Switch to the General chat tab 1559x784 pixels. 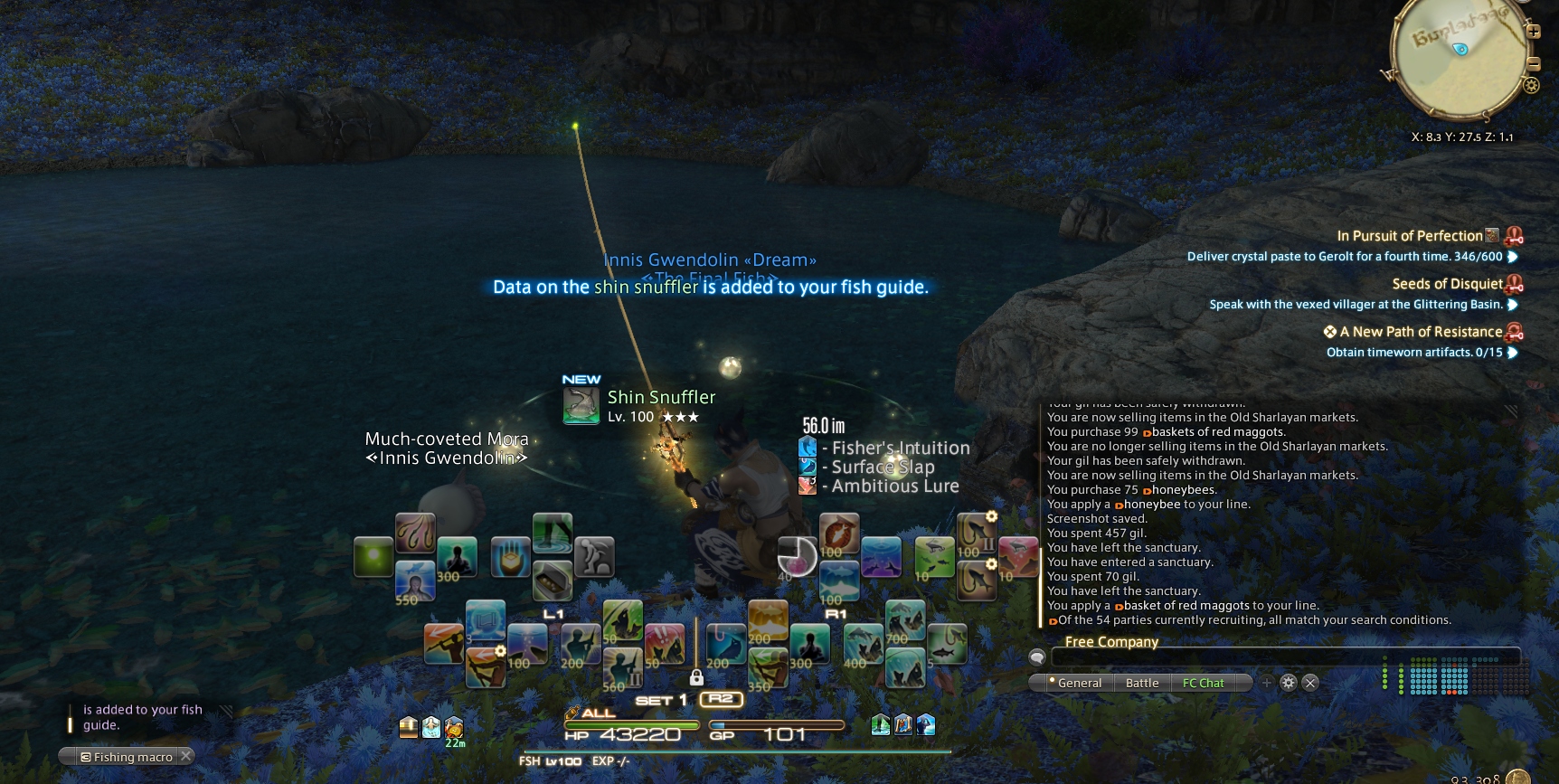pyautogui.click(x=1079, y=683)
